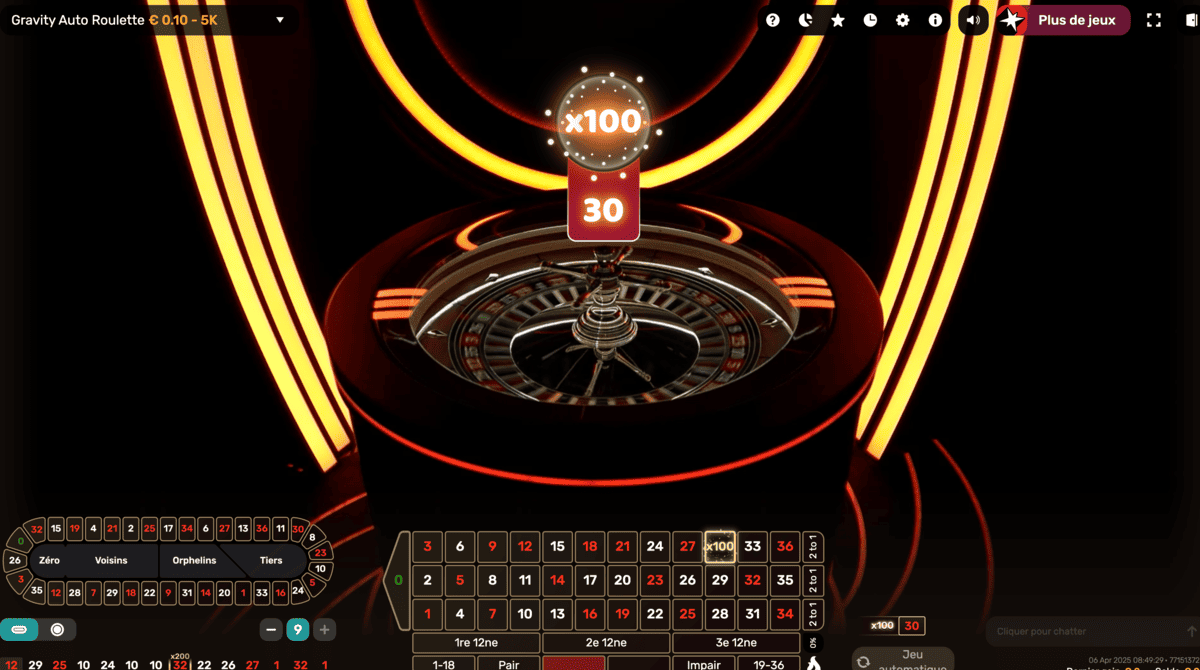Bet on green 0 on the table
The height and width of the screenshot is (670, 1200).
click(x=398, y=579)
